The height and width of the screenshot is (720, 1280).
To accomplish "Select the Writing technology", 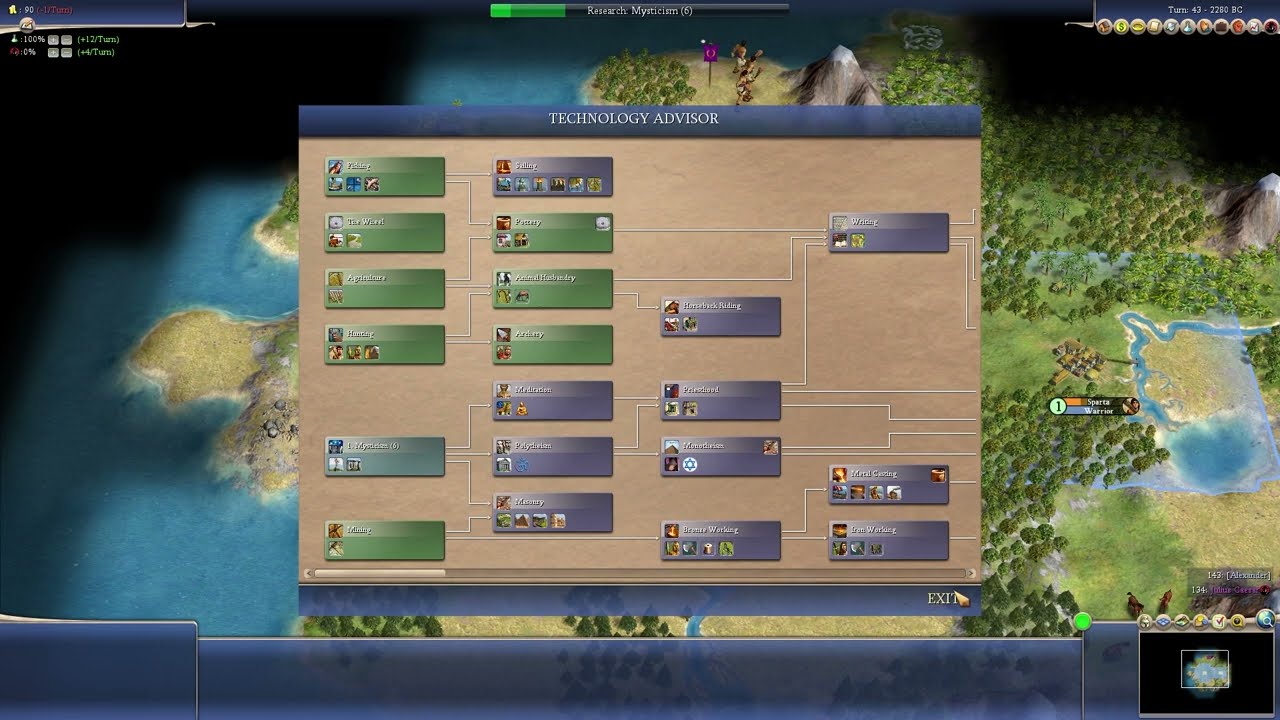I will (888, 232).
